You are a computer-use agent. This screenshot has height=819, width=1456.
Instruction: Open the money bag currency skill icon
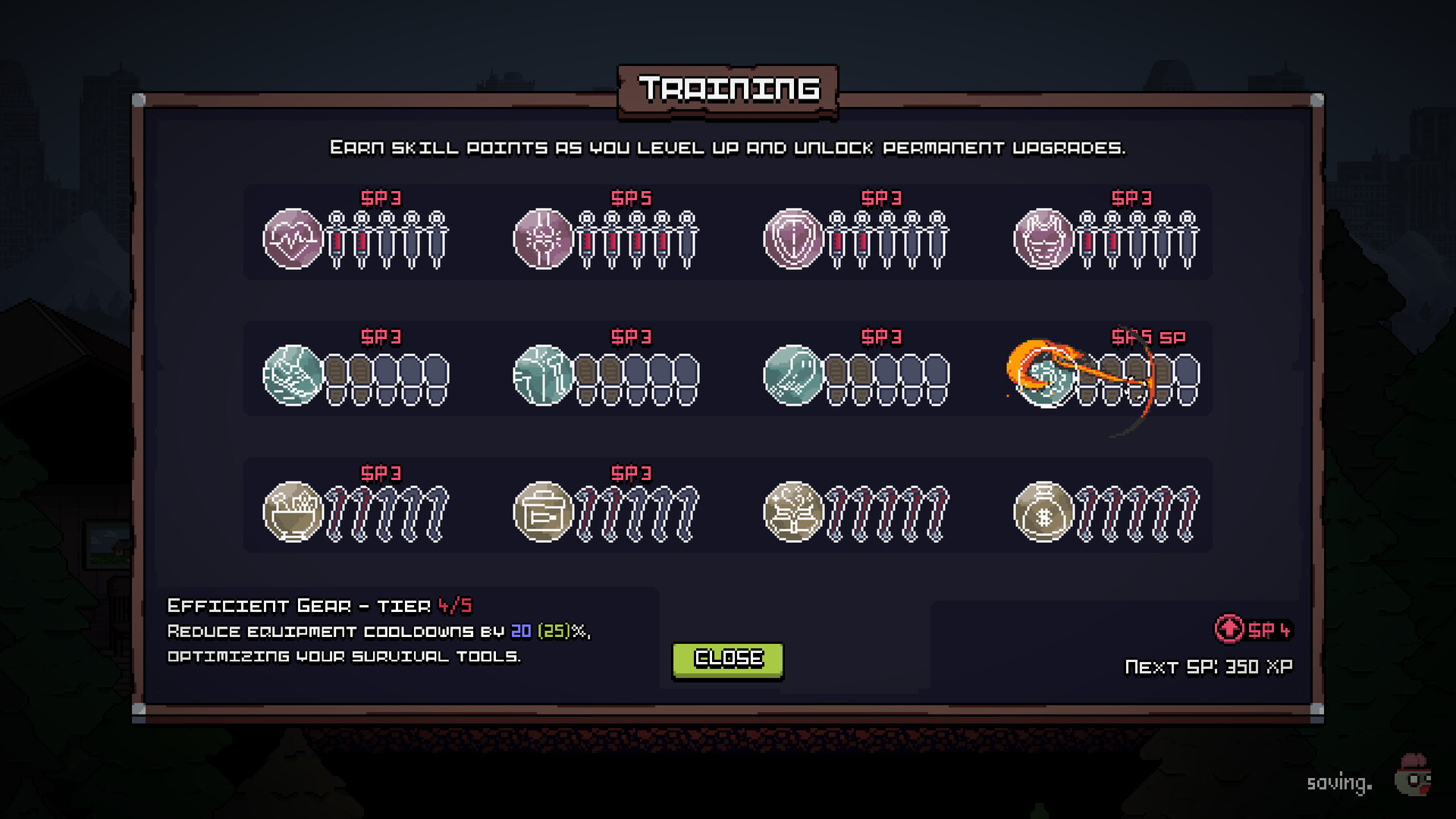click(x=1045, y=512)
